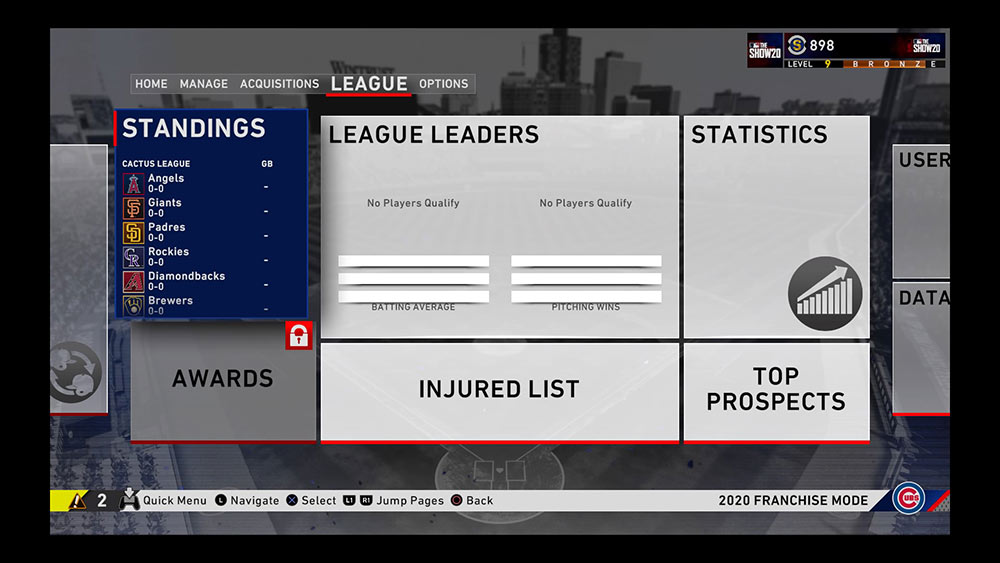
Task: Open the Standings panel
Action: point(194,128)
